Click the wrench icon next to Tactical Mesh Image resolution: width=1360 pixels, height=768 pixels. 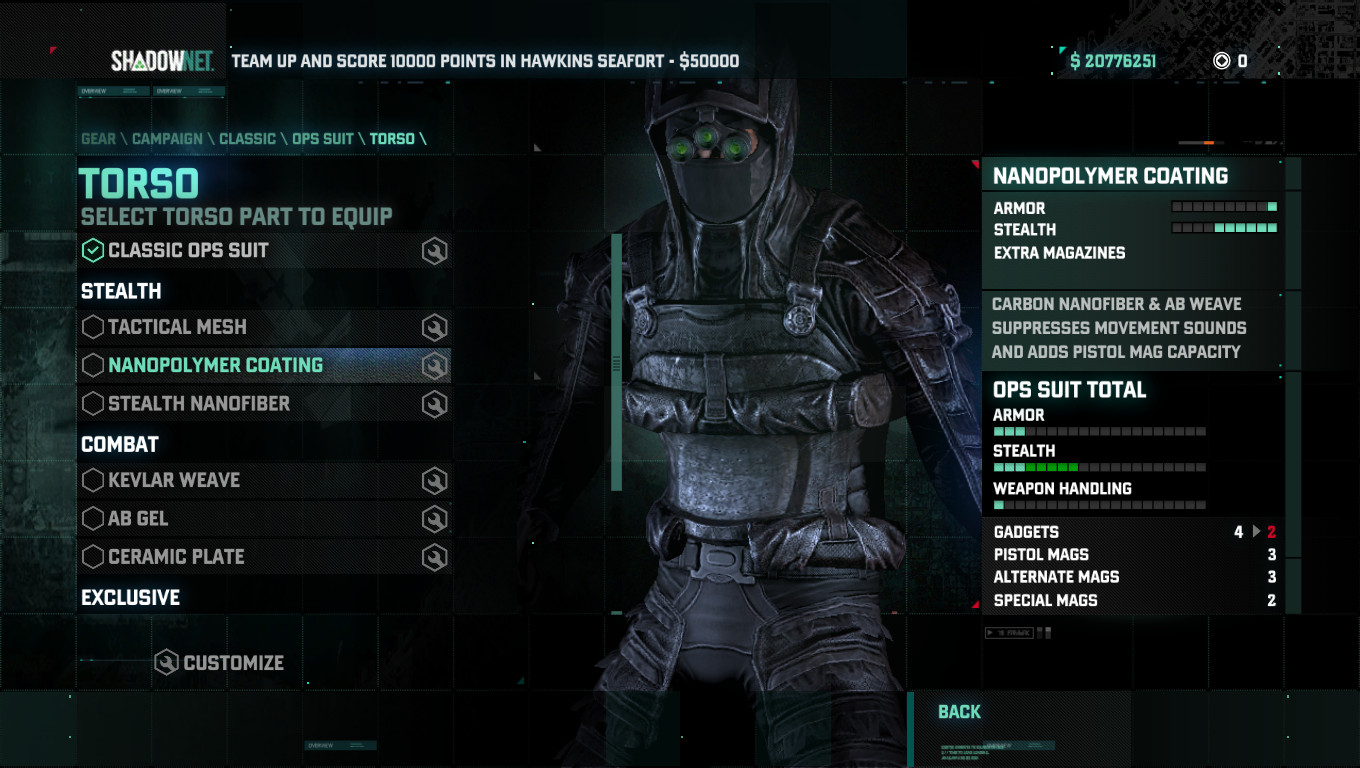434,328
